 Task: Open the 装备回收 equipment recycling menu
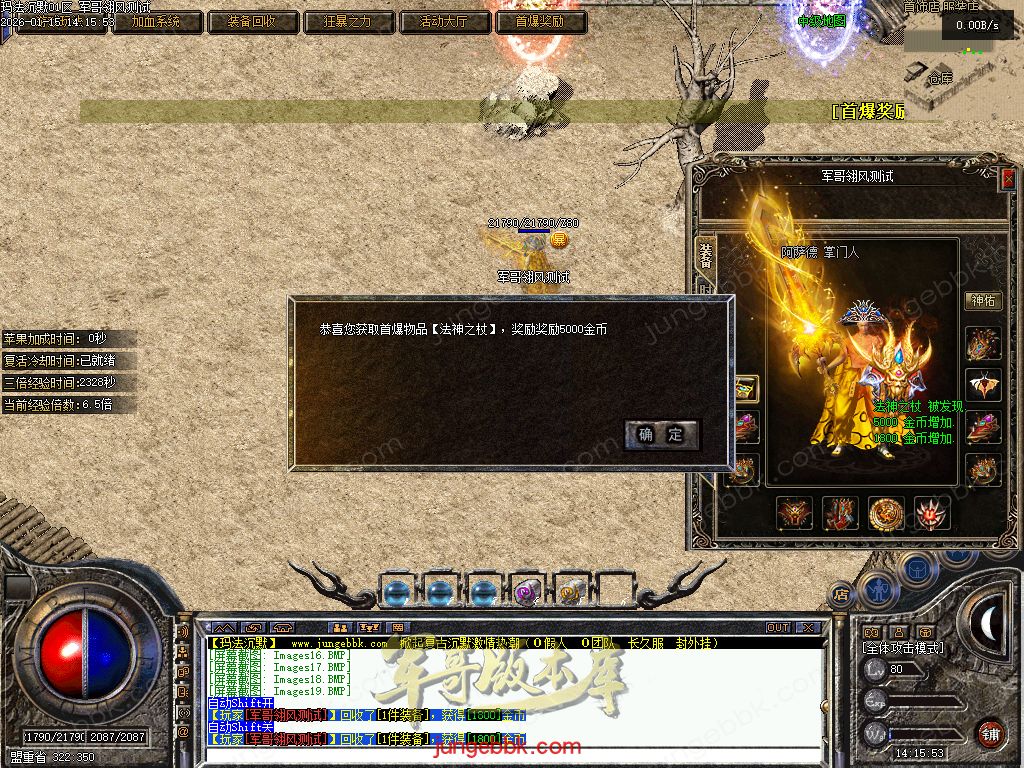click(x=251, y=21)
